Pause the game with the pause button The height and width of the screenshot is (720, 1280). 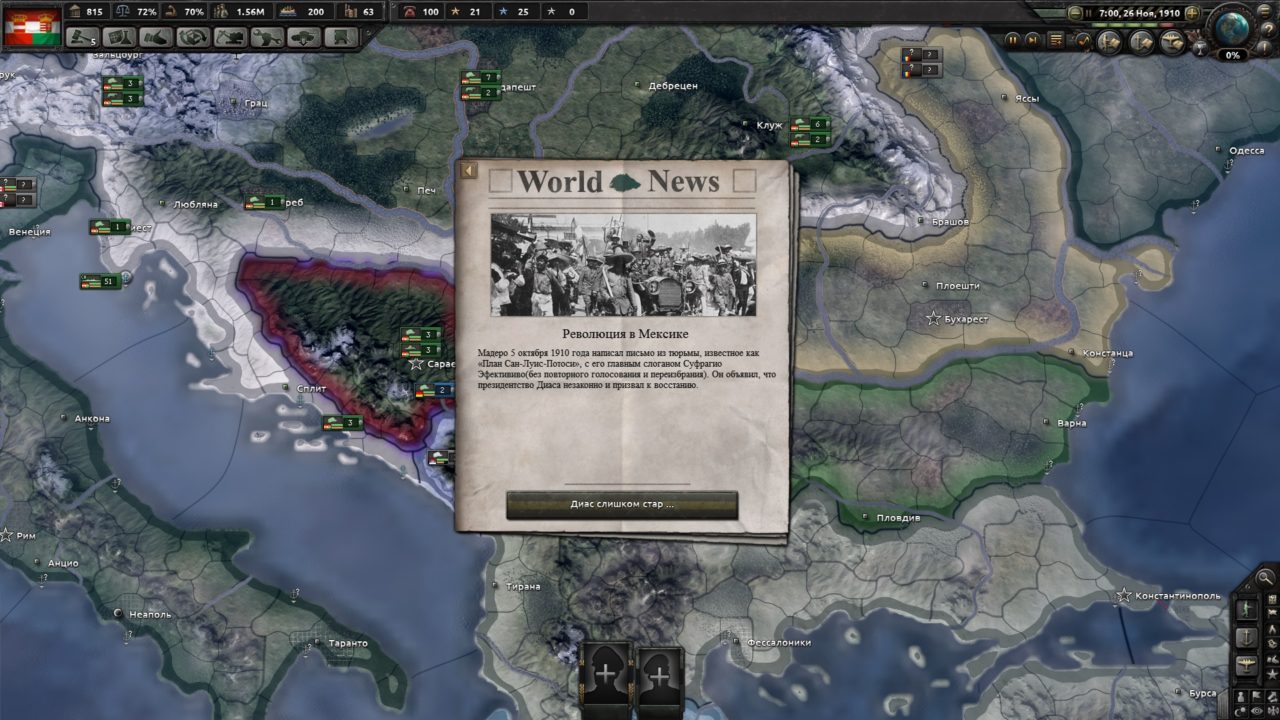1089,13
